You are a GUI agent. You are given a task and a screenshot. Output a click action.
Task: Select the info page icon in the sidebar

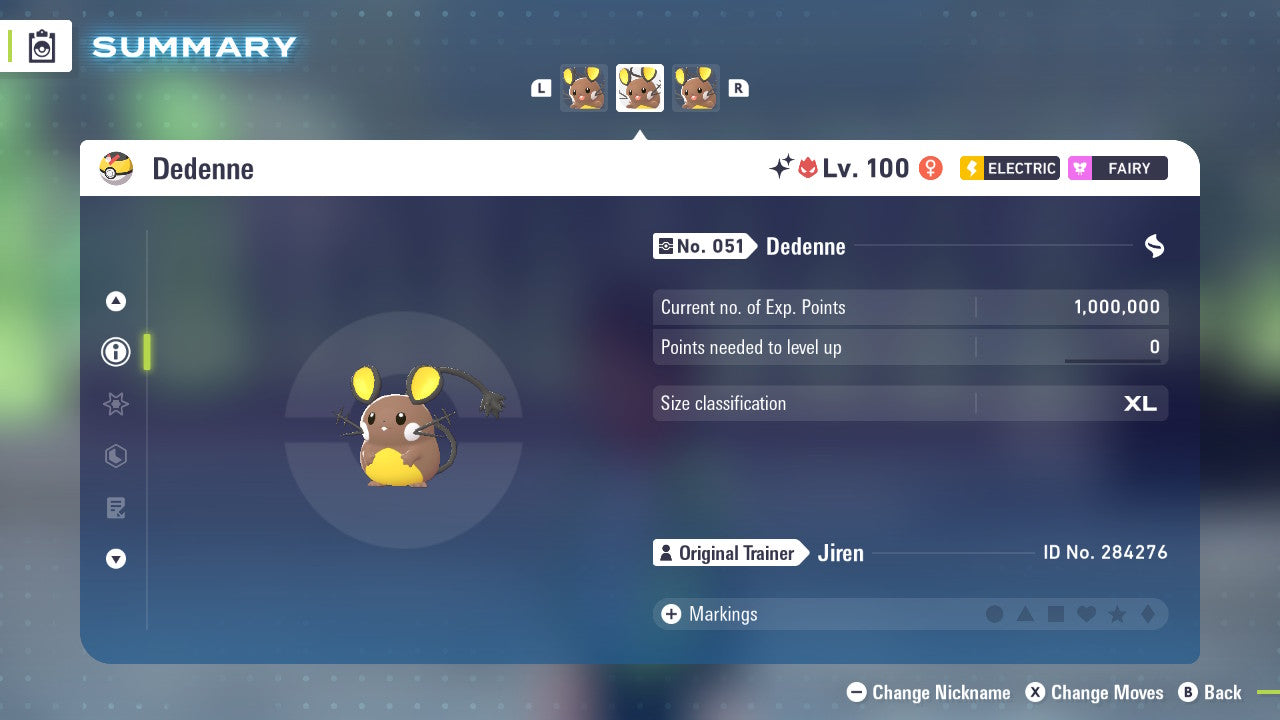point(115,352)
